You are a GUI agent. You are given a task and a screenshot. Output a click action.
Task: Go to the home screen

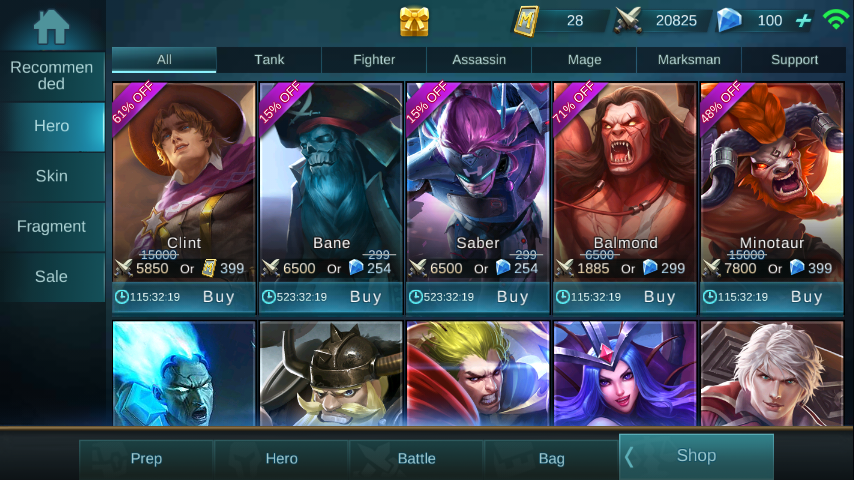(x=51, y=26)
